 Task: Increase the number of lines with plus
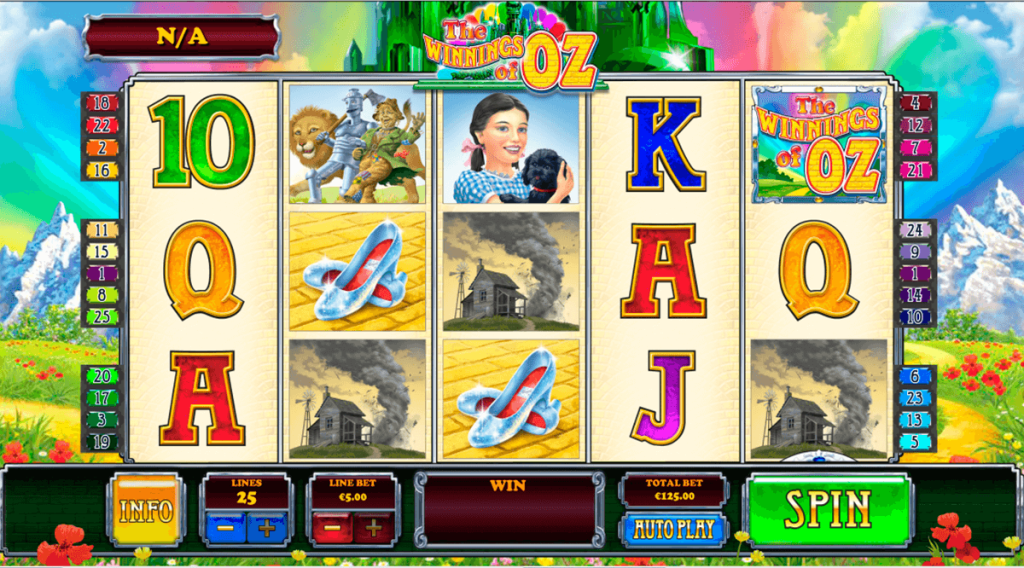267,526
